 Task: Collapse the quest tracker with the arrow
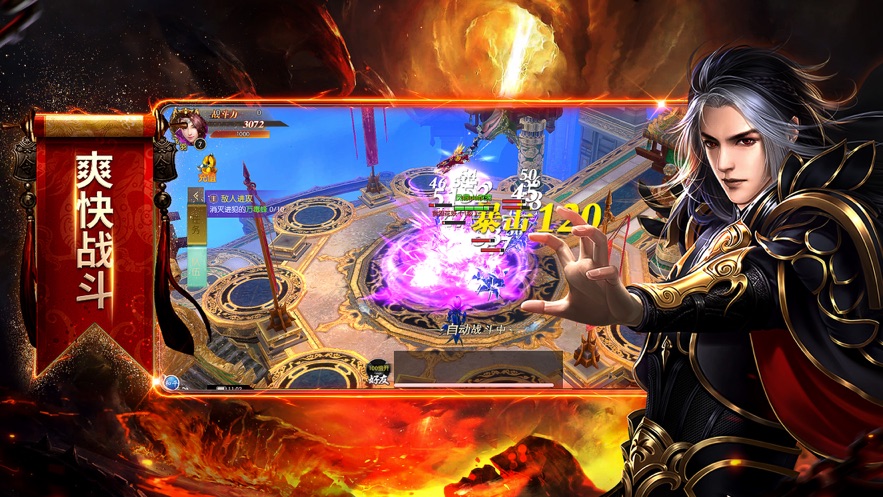[x=198, y=197]
